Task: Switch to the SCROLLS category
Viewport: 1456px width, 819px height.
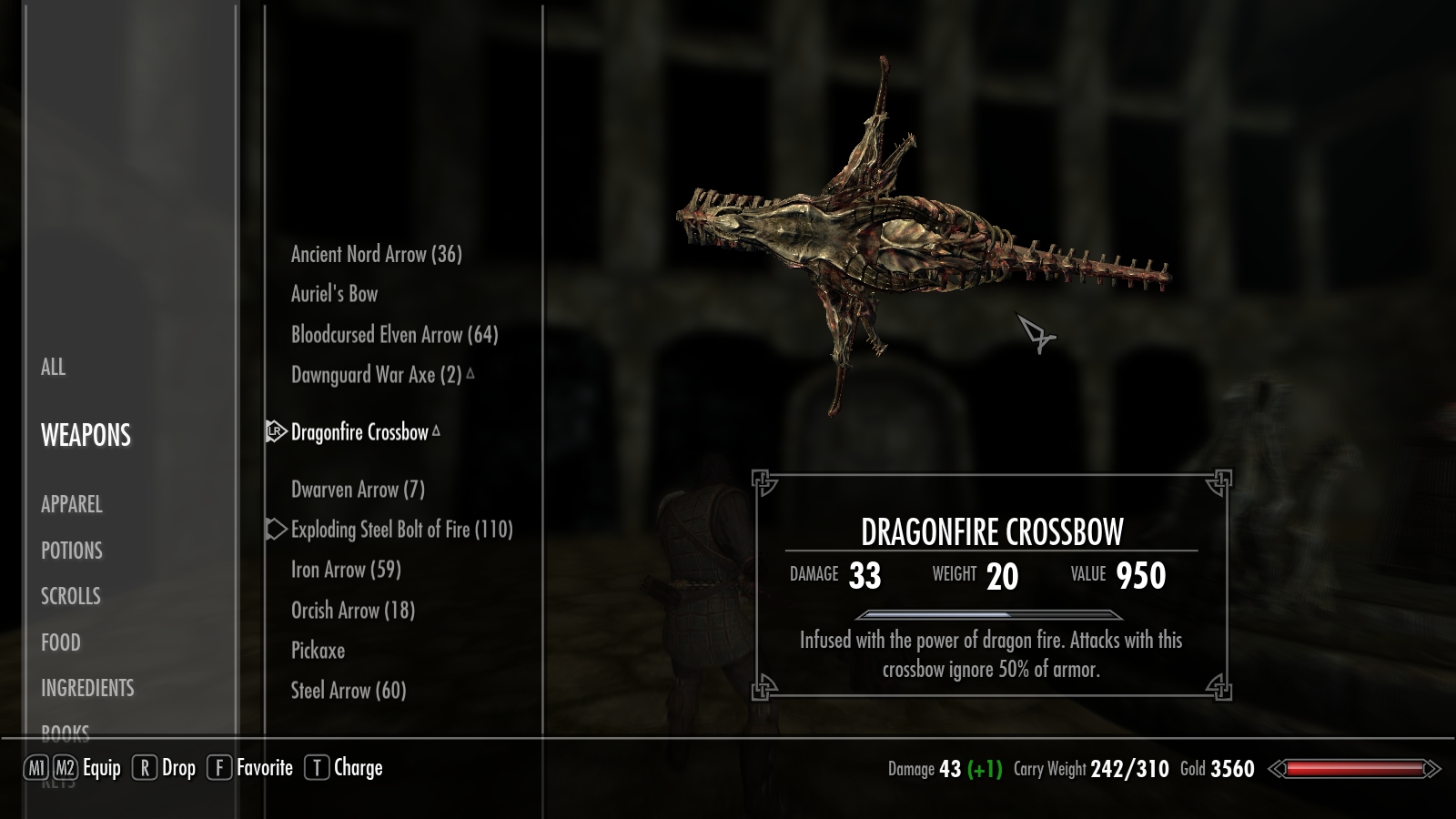Action: (70, 596)
